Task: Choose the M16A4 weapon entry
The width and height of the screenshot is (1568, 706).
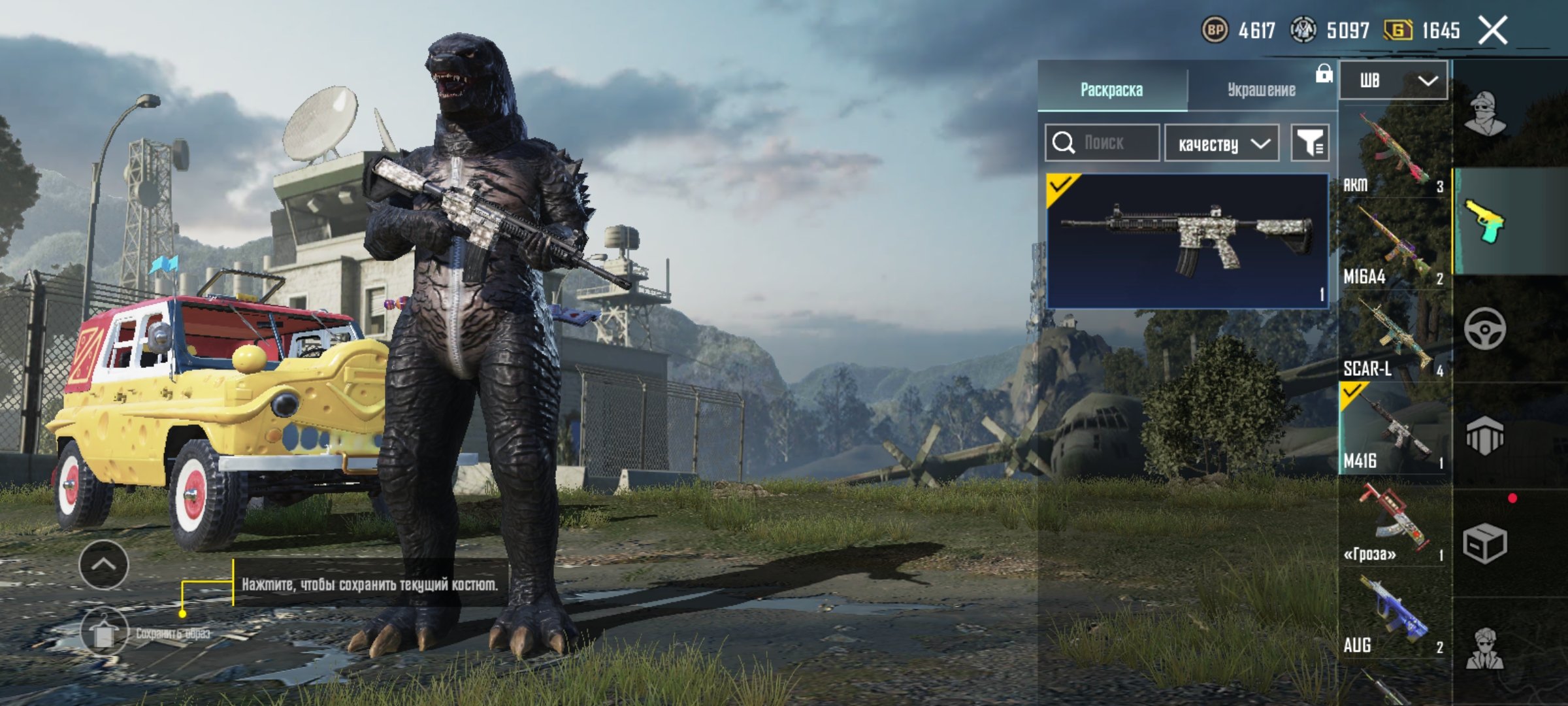Action: [1393, 245]
